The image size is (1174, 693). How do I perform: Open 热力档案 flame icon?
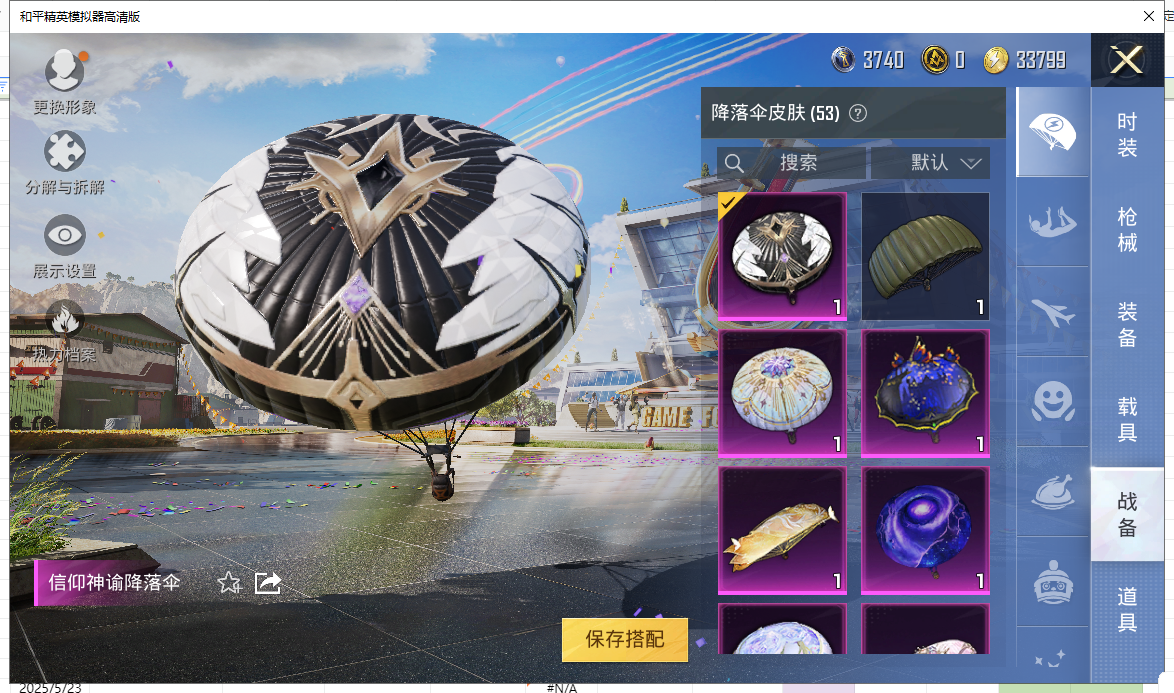[x=65, y=320]
